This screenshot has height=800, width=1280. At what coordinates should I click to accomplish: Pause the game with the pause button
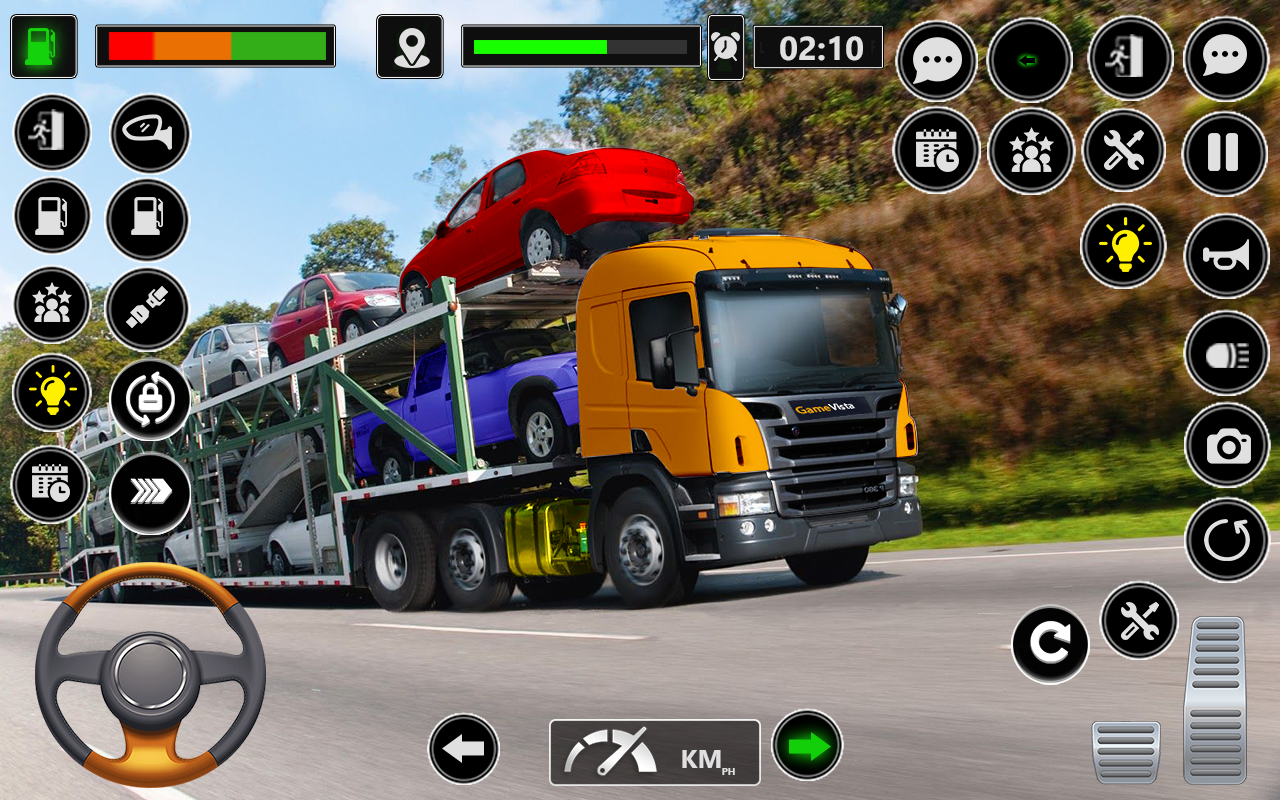1225,153
